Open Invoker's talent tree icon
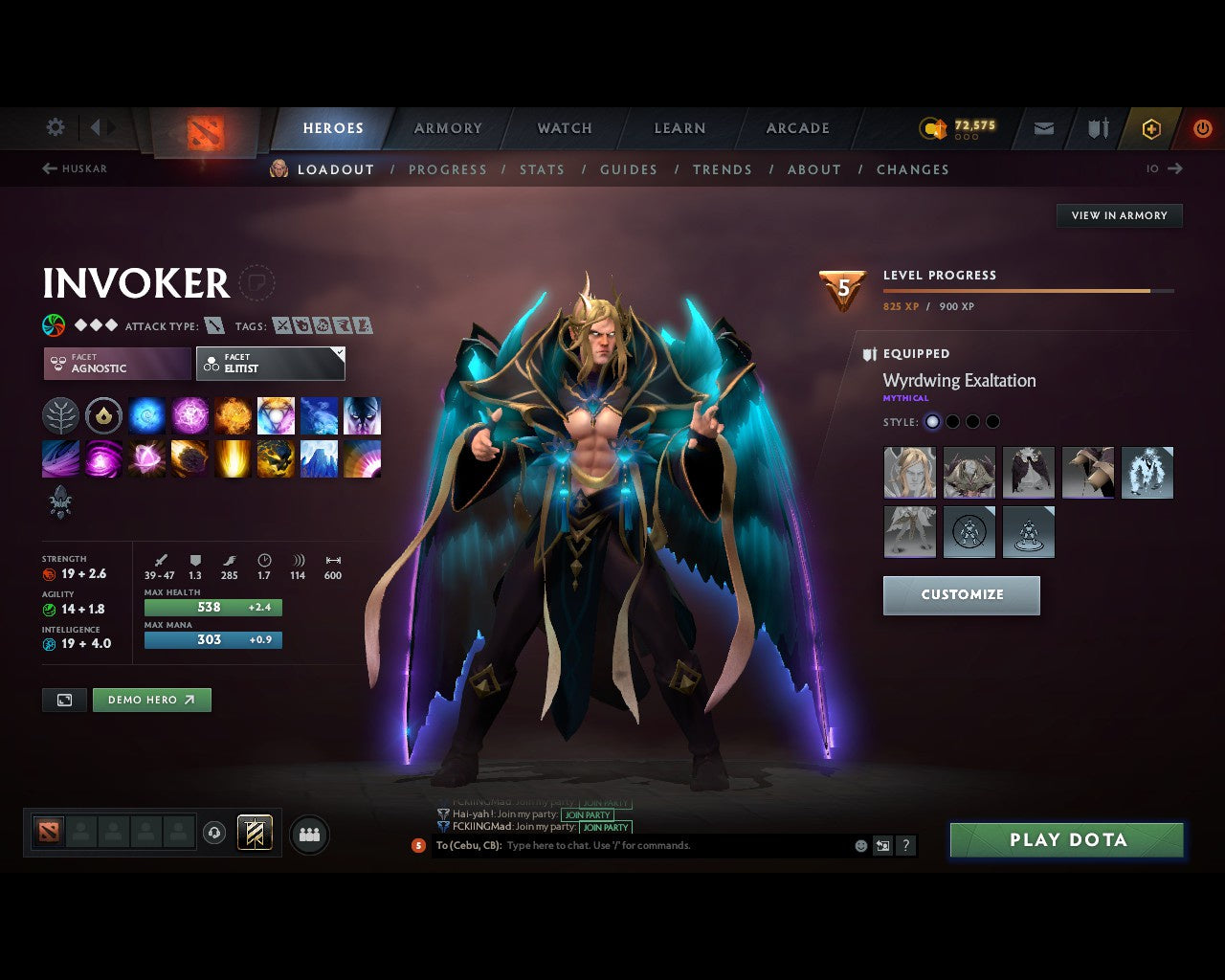The image size is (1225, 980). [60, 415]
